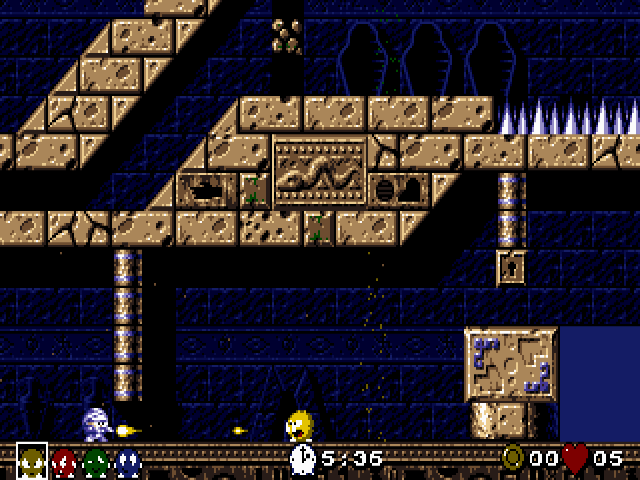Switch to the red furry character
The image size is (640, 480).
pyautogui.click(x=64, y=462)
